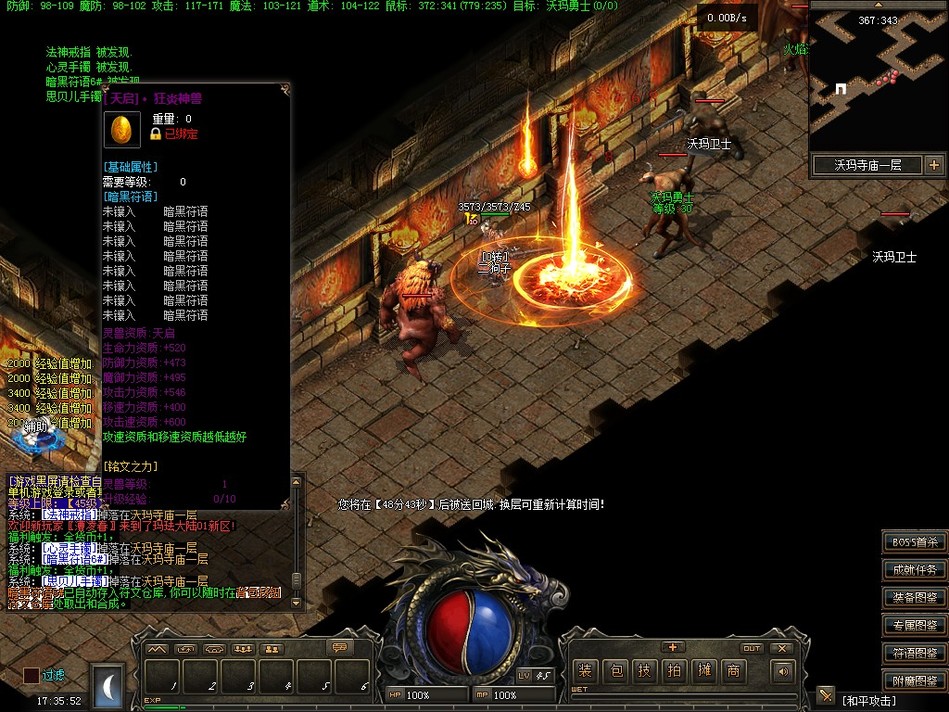Toggle the 过滤 filter checkbox
949x712 pixels.
point(31,676)
